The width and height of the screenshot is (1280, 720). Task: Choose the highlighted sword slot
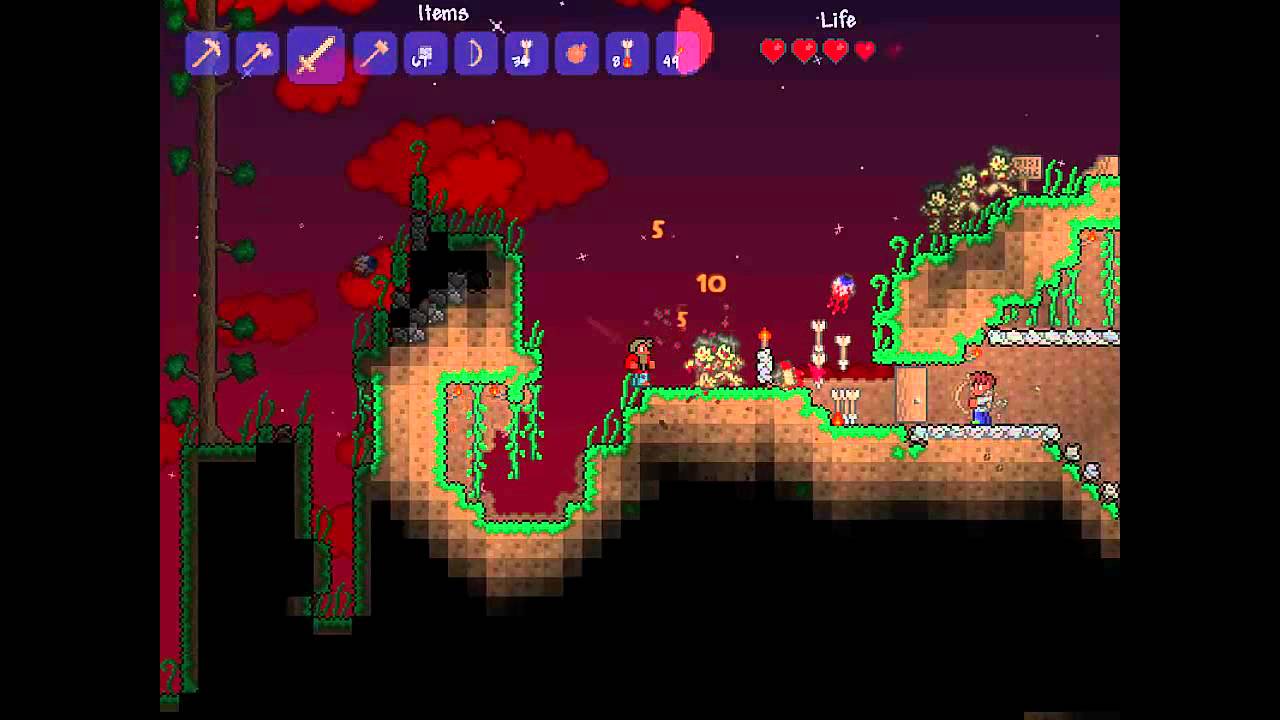click(315, 53)
